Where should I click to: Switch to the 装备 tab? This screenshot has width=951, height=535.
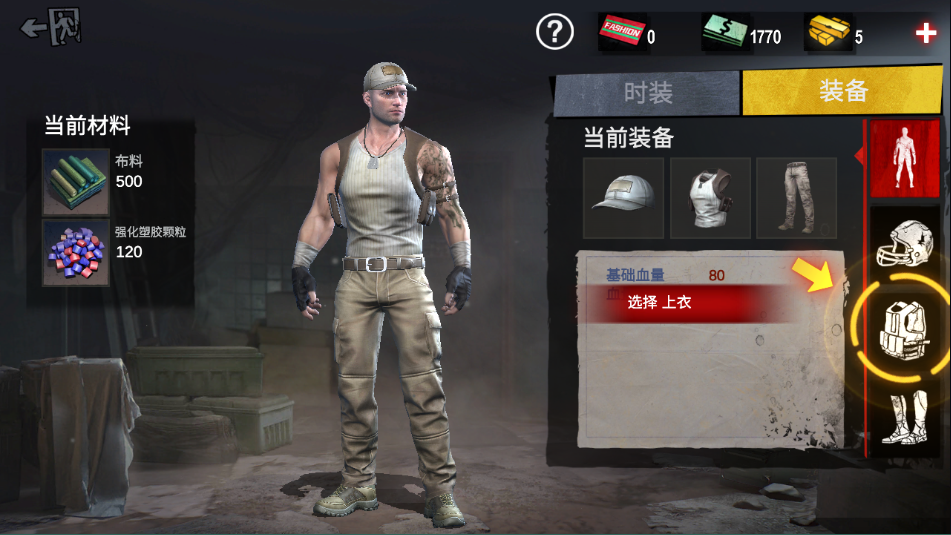point(842,91)
